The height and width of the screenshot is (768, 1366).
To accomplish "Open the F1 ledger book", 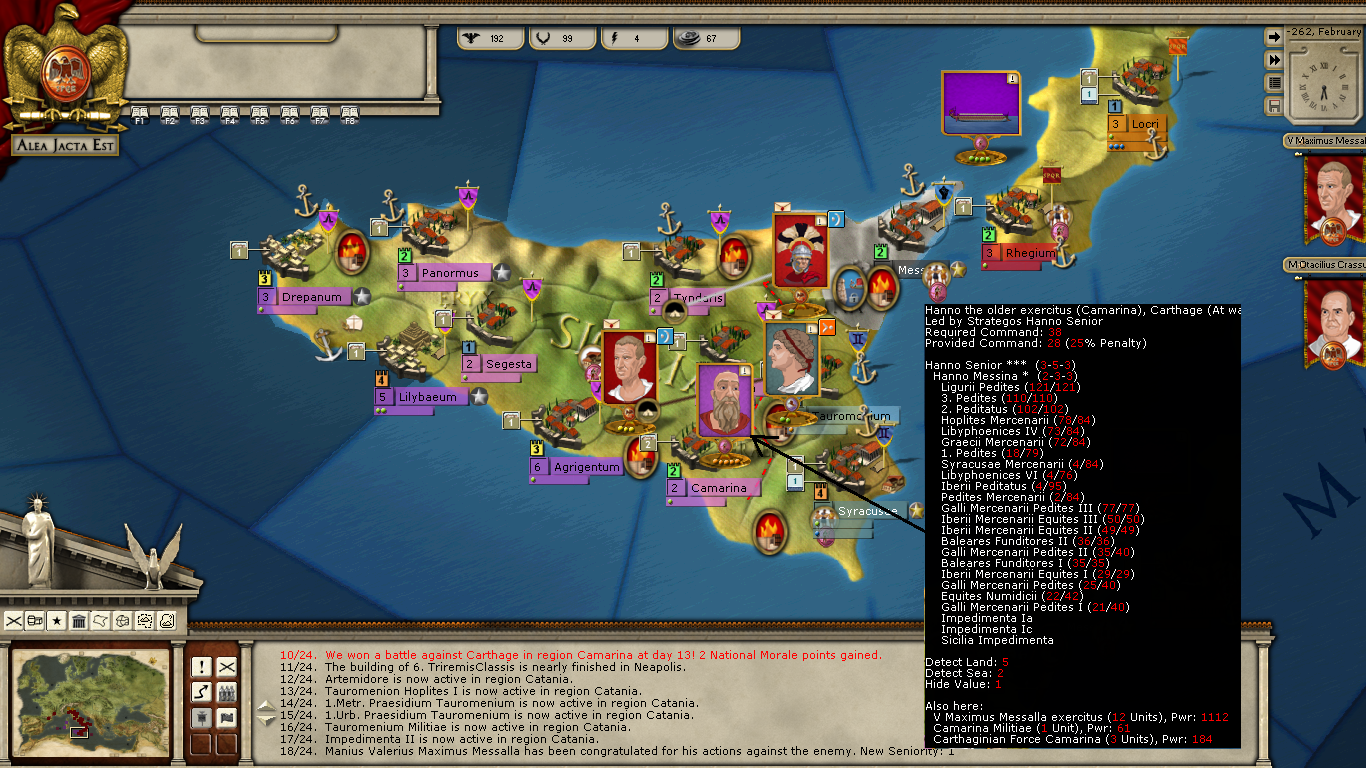I will (139, 113).
